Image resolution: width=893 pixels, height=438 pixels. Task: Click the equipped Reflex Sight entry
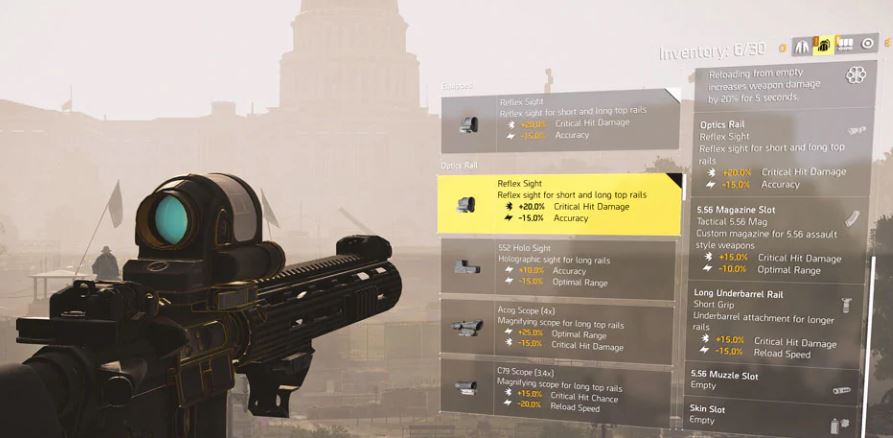[x=559, y=120]
